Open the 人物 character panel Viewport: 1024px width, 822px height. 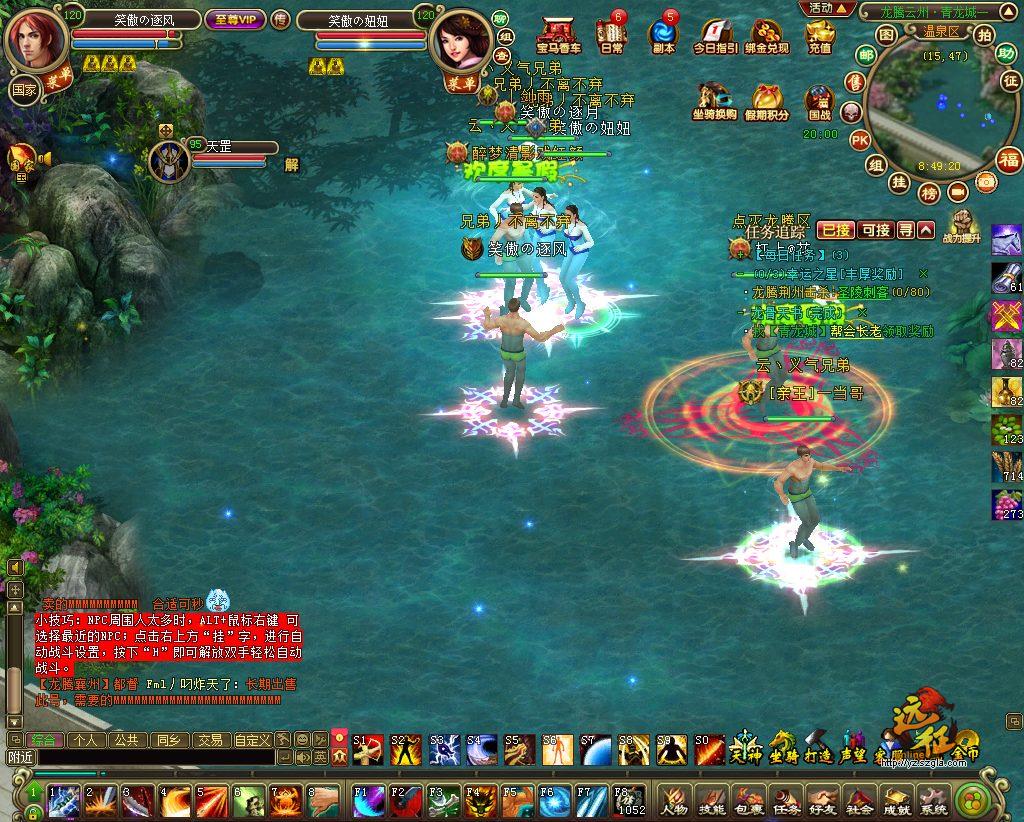pos(673,800)
